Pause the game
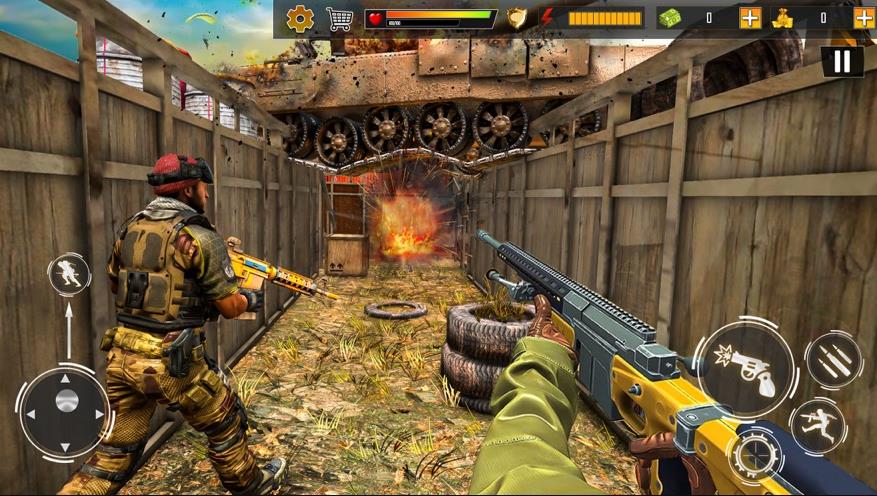This screenshot has width=877, height=496. tap(842, 62)
